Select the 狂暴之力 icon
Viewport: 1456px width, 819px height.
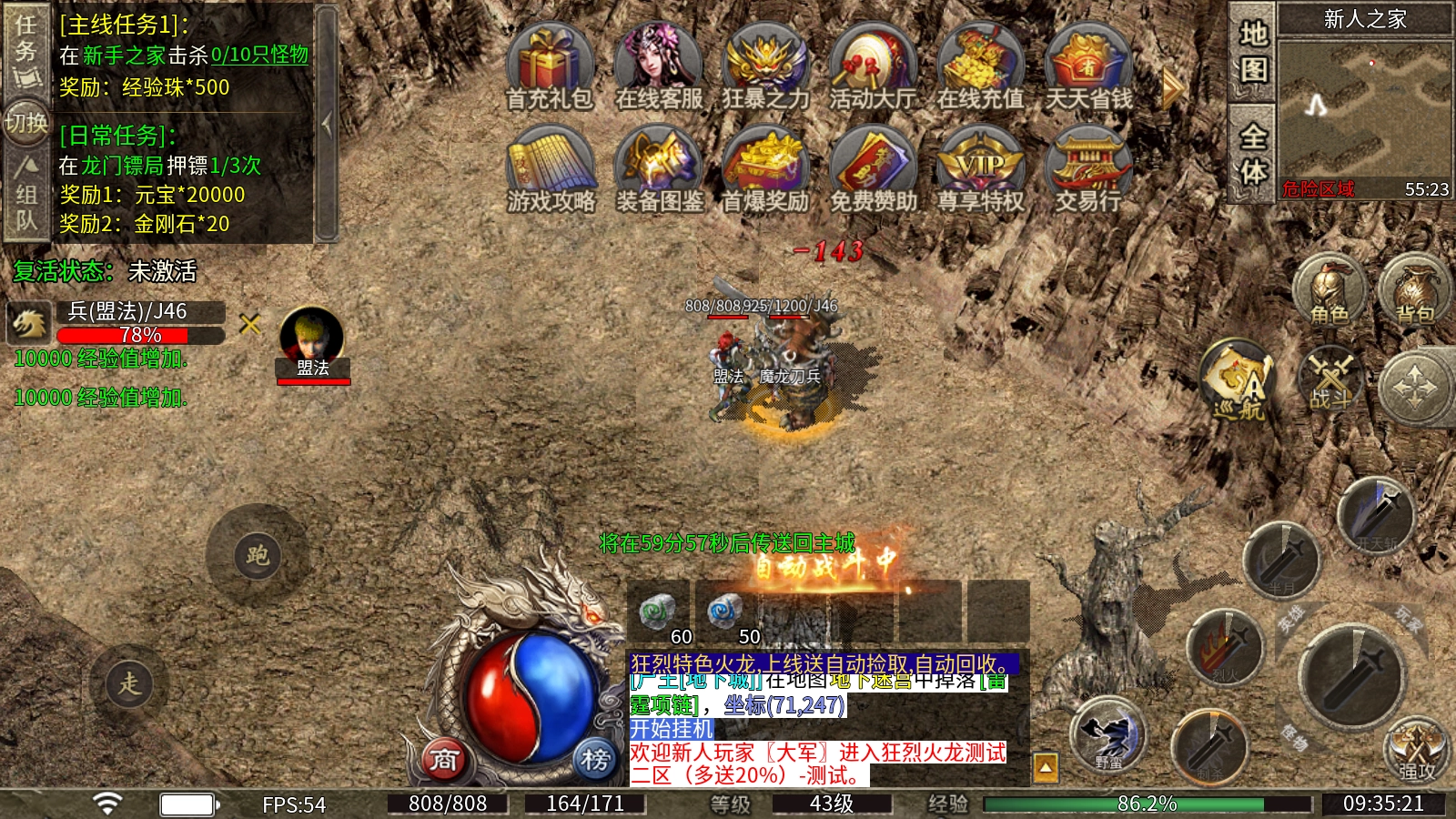tap(765, 68)
